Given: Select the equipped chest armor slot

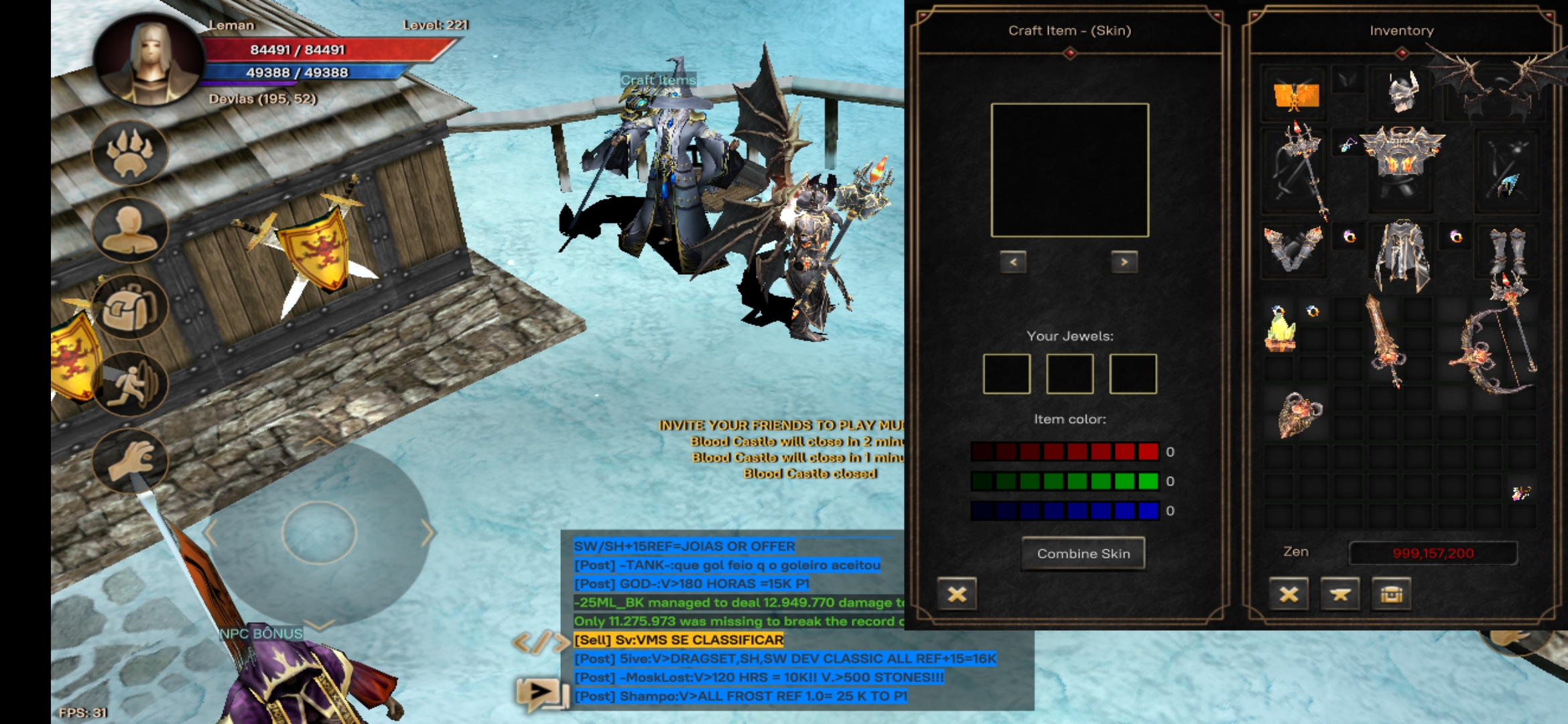Looking at the screenshot, I should (x=1402, y=160).
